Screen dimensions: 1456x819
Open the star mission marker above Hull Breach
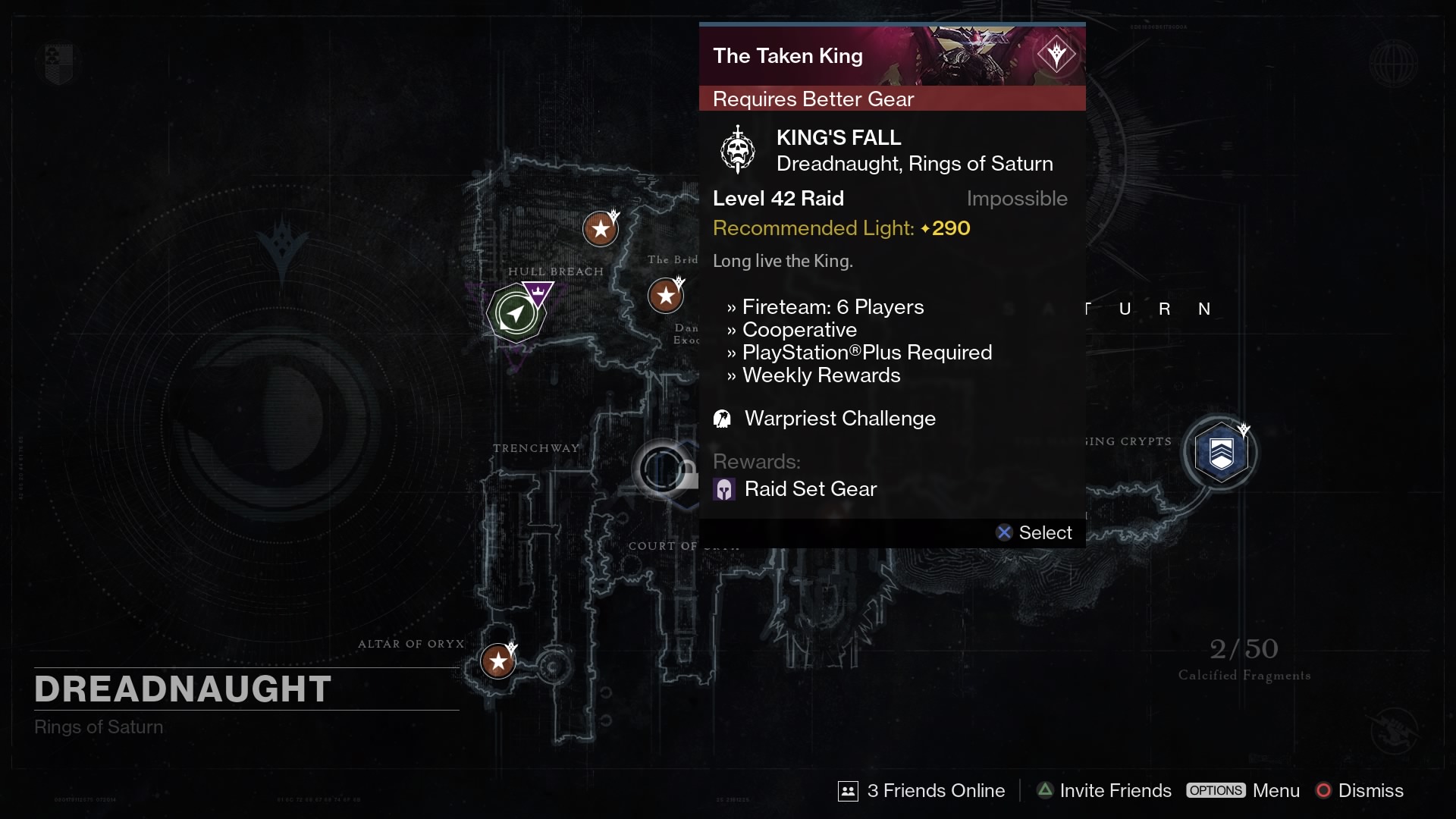pyautogui.click(x=600, y=228)
